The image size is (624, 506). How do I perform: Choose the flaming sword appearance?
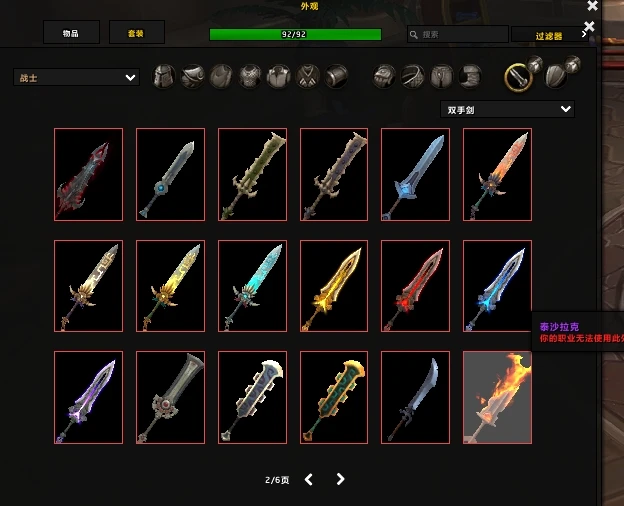[x=497, y=397]
